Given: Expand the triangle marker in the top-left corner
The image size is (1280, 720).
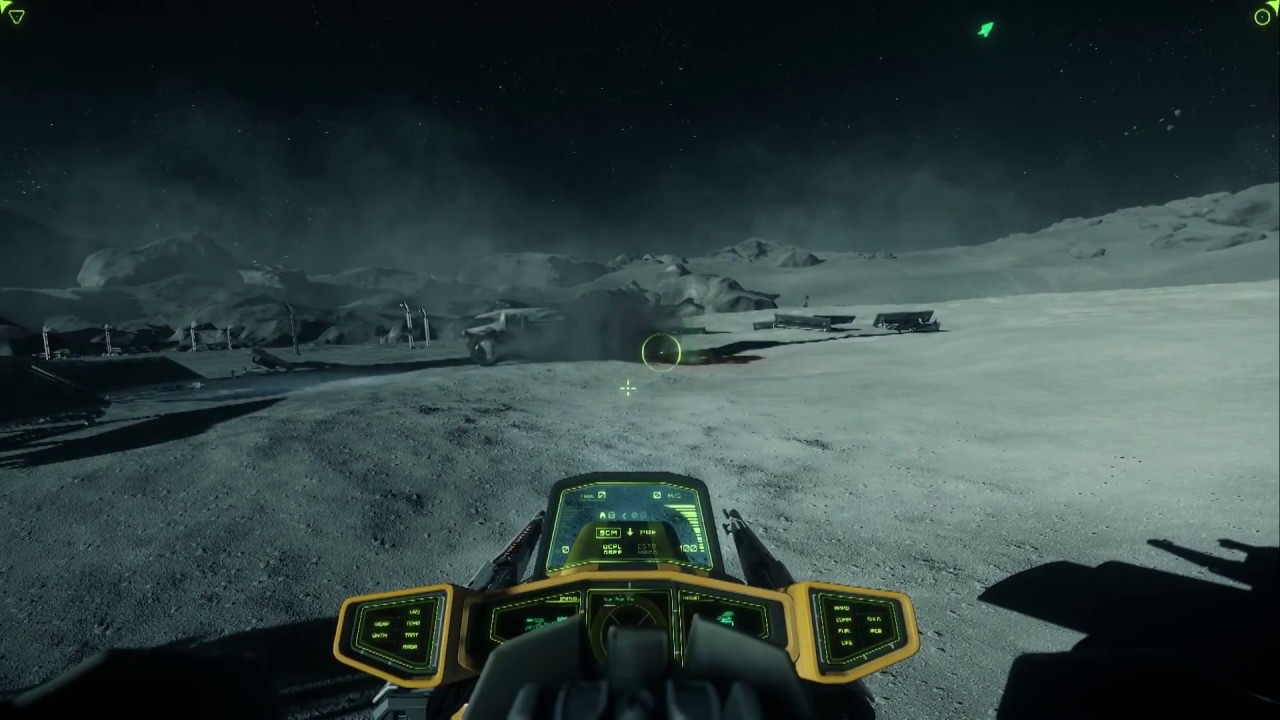Looking at the screenshot, I should [x=16, y=16].
